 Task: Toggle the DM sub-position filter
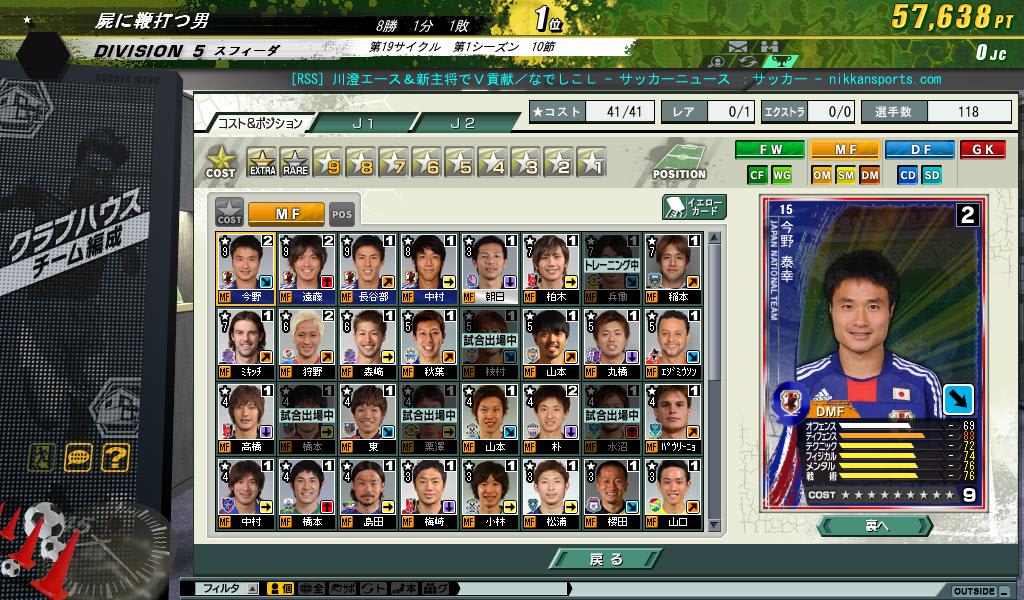[x=869, y=175]
